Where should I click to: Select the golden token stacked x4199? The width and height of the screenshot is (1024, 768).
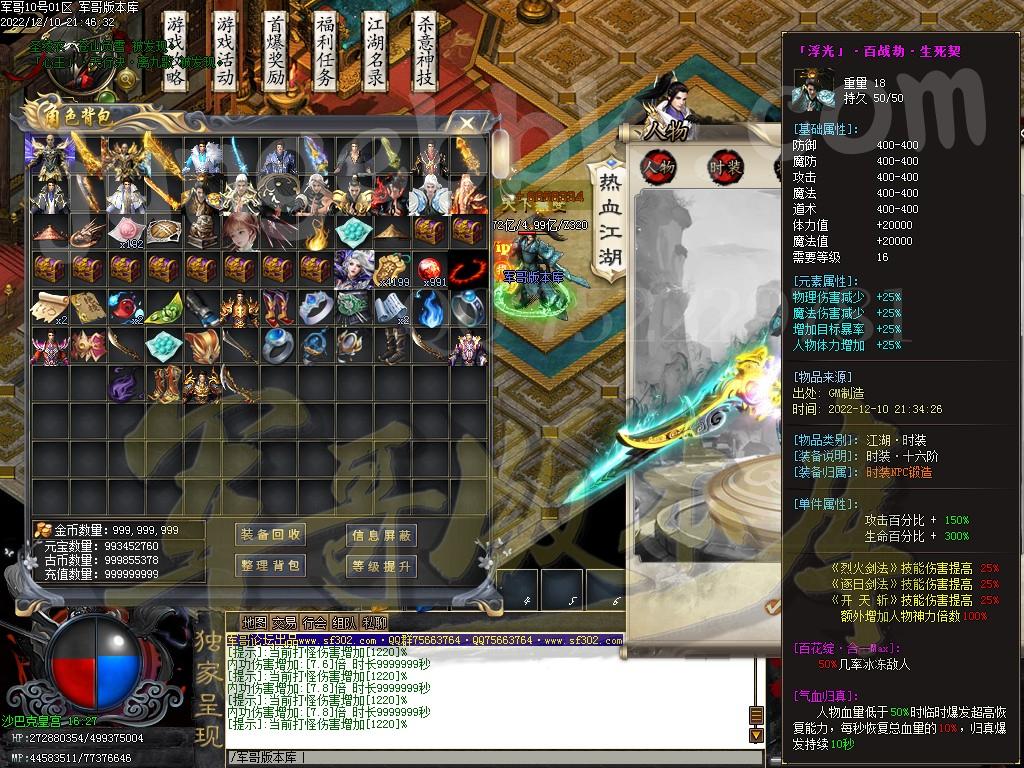[391, 269]
